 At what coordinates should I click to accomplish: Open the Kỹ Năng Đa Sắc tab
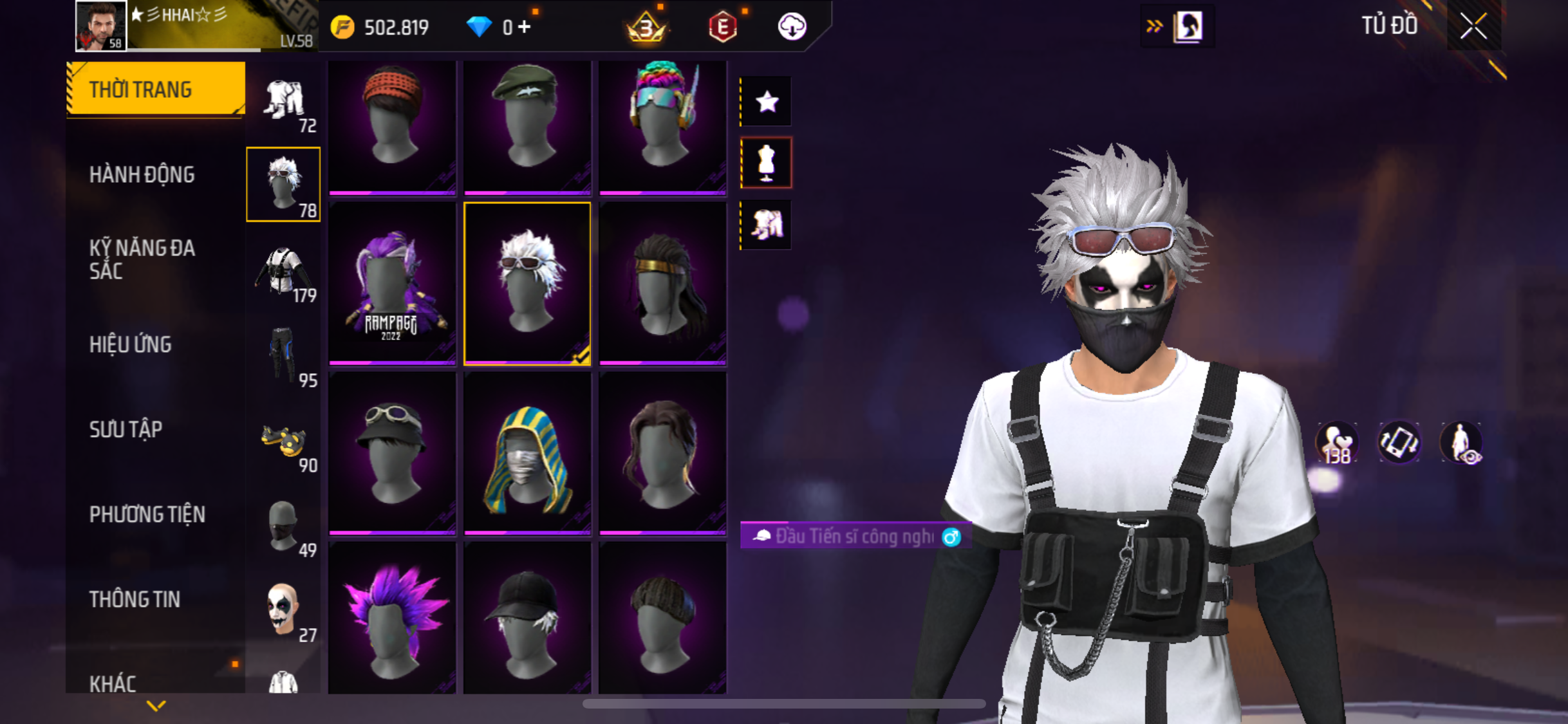[x=142, y=259]
